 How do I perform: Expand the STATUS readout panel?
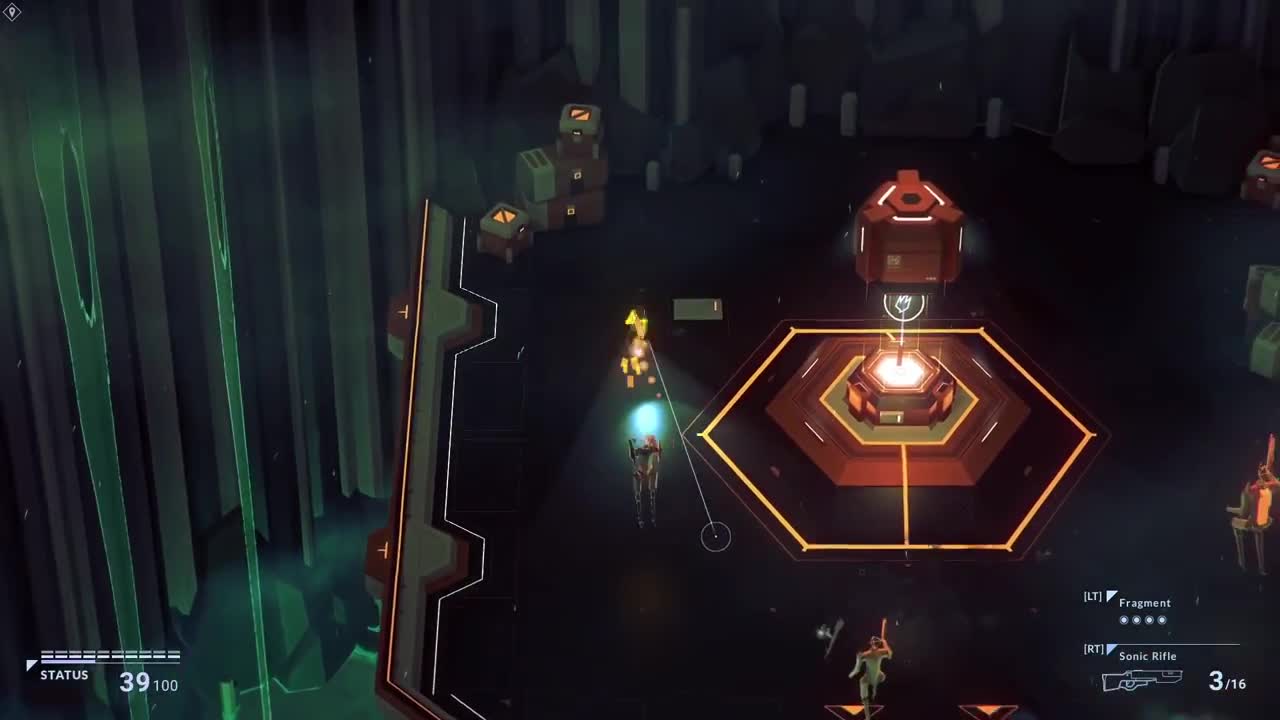pyautogui.click(x=64, y=676)
